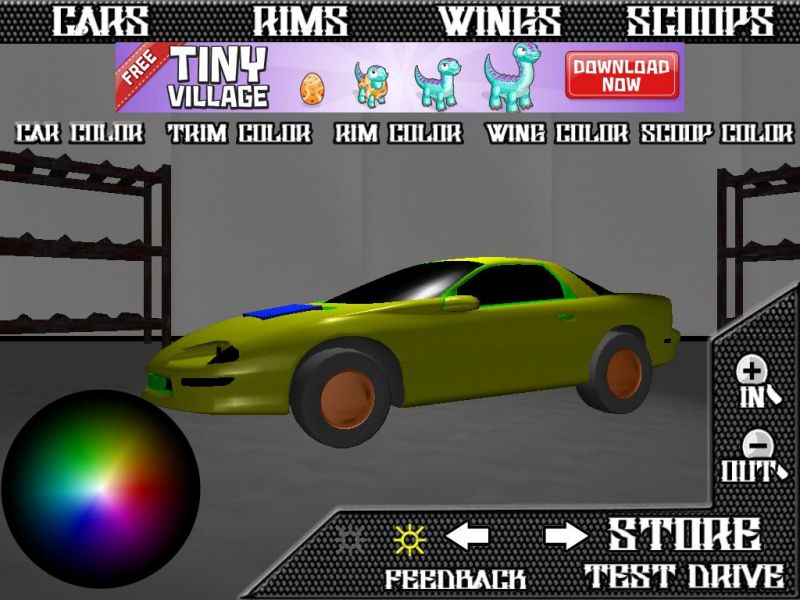
Task: Show the Wings category
Action: [501, 21]
